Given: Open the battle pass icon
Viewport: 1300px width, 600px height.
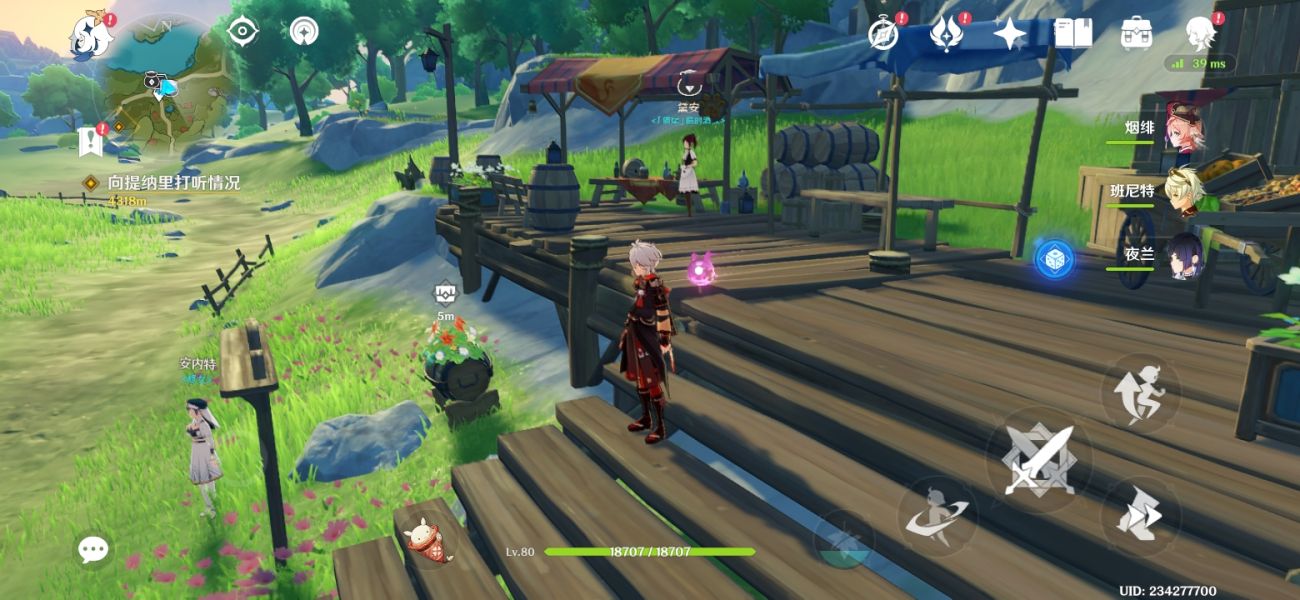Looking at the screenshot, I should [x=945, y=34].
